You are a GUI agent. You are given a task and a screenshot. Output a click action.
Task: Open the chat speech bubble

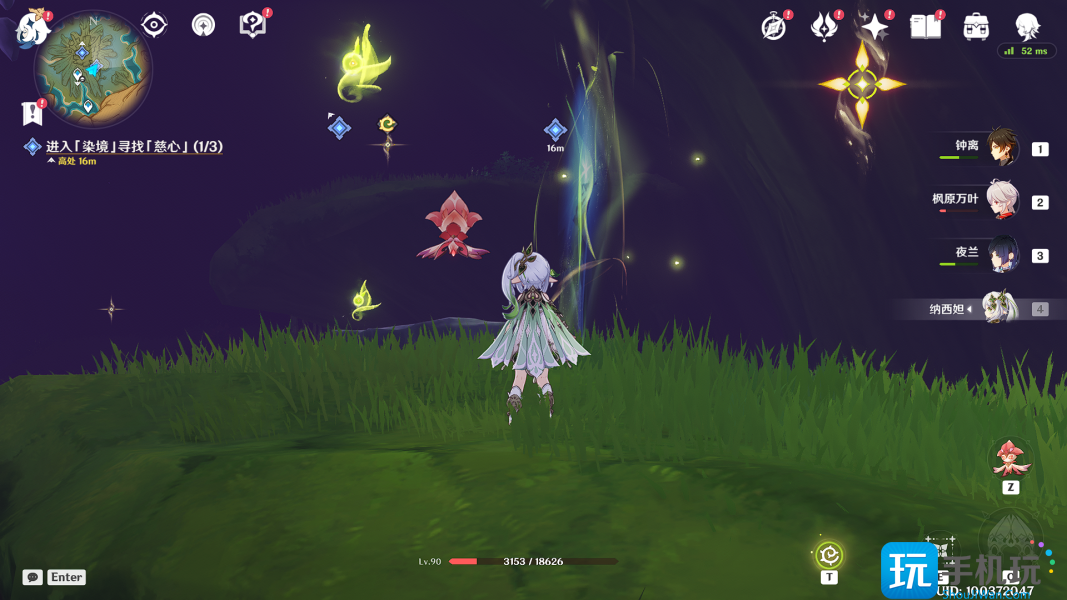(33, 577)
